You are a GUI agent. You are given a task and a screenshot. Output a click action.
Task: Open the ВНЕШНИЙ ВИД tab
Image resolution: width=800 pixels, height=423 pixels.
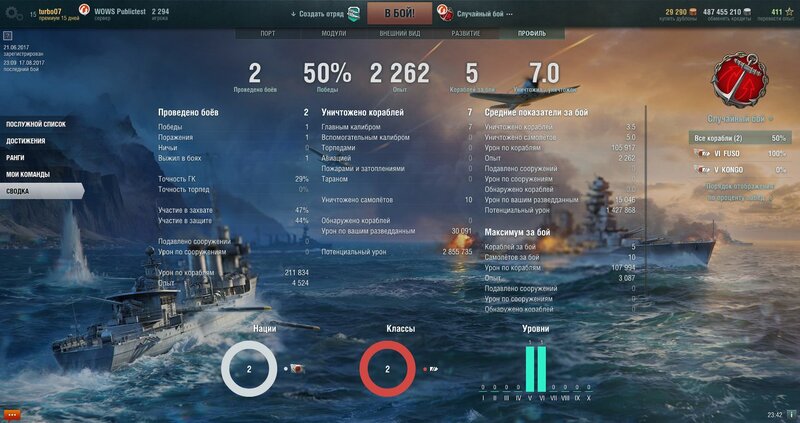(x=400, y=33)
